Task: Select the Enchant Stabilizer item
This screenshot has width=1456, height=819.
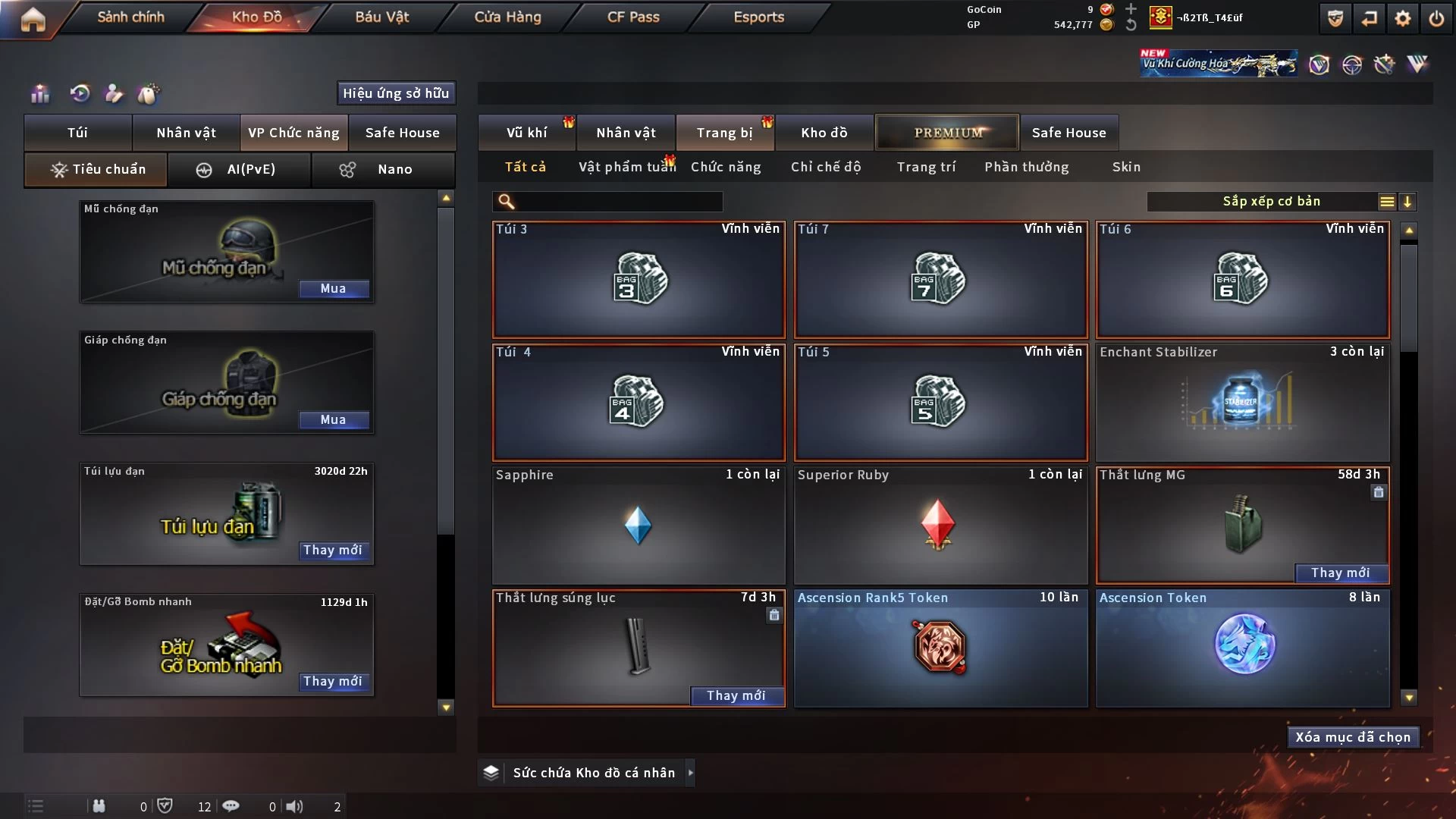Action: click(x=1242, y=402)
